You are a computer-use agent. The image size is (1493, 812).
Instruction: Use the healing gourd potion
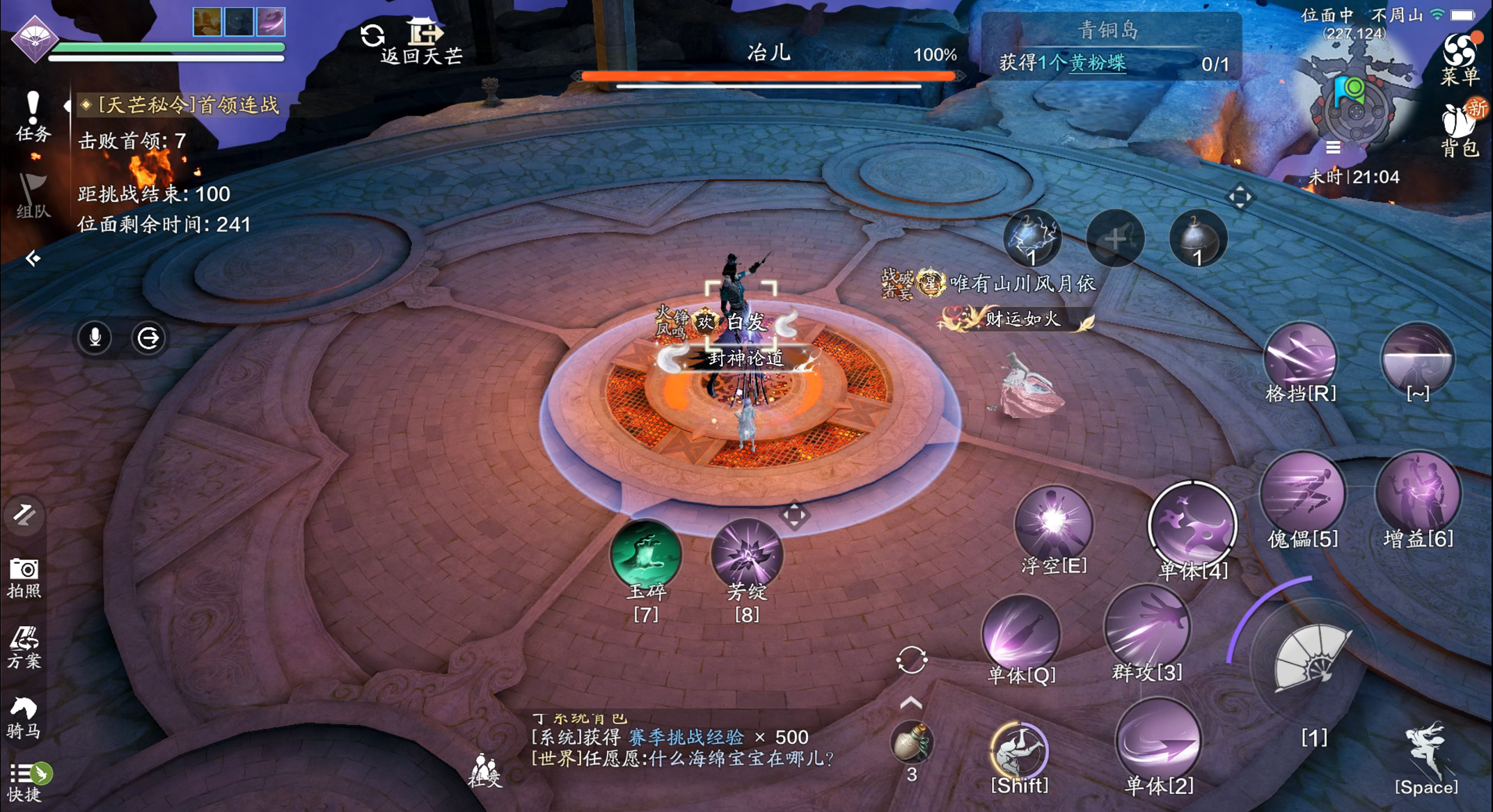(911, 743)
